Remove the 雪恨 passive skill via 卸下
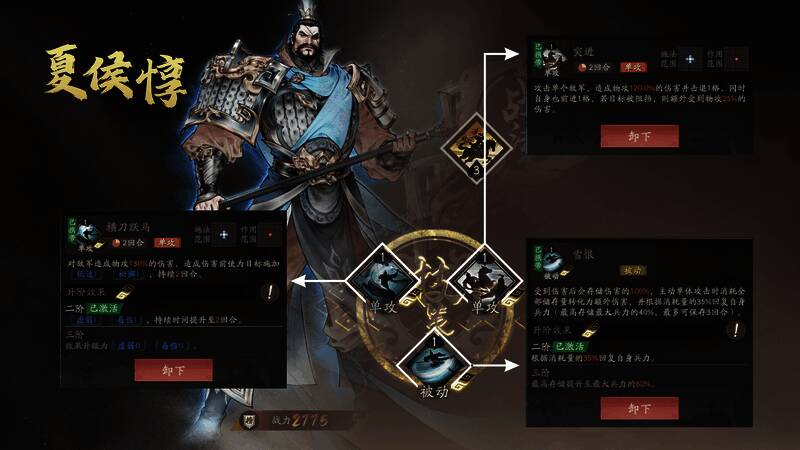 pos(639,409)
